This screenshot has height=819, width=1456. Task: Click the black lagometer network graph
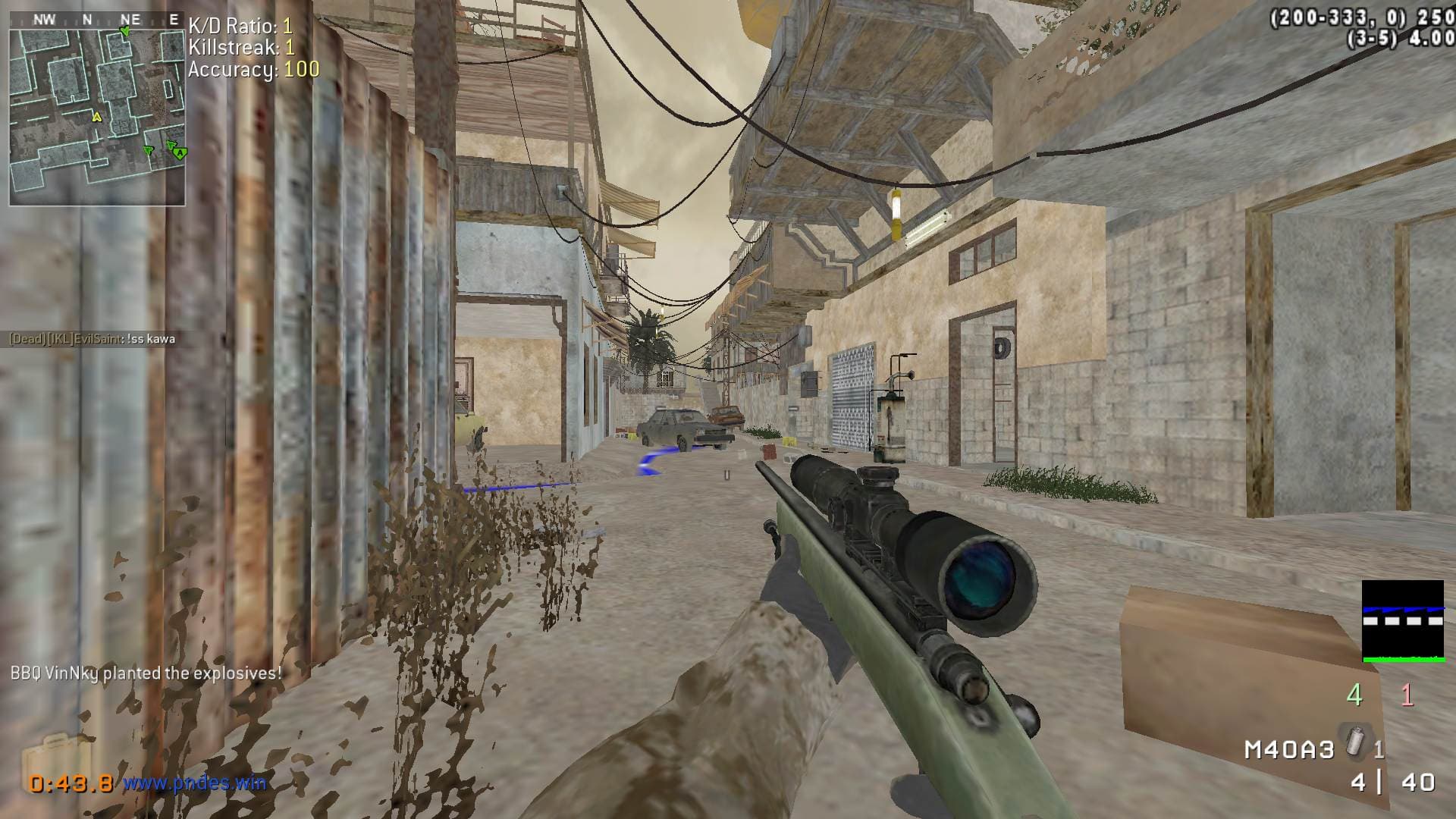(x=1402, y=621)
